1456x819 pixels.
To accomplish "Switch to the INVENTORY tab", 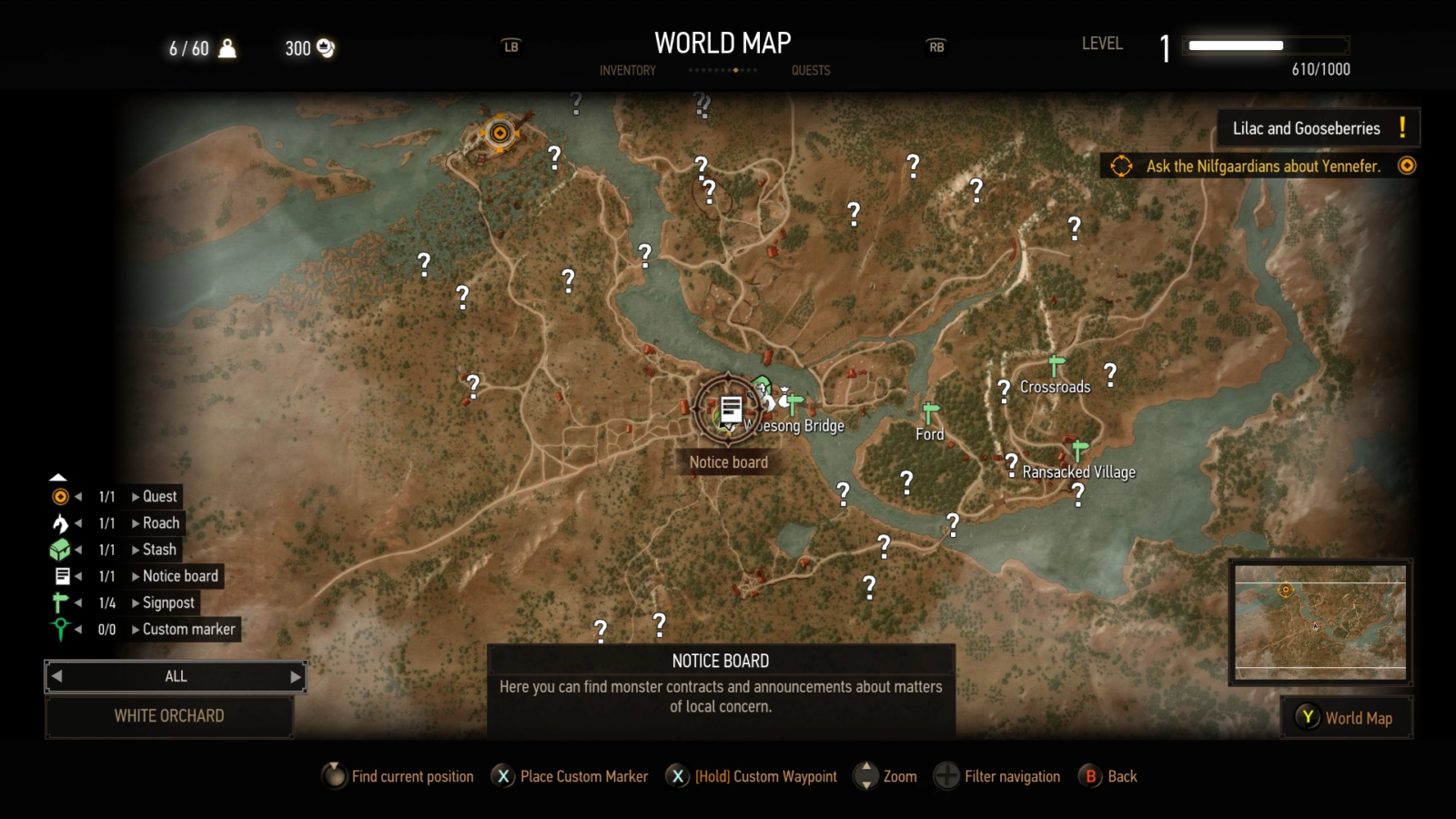I will [x=627, y=70].
